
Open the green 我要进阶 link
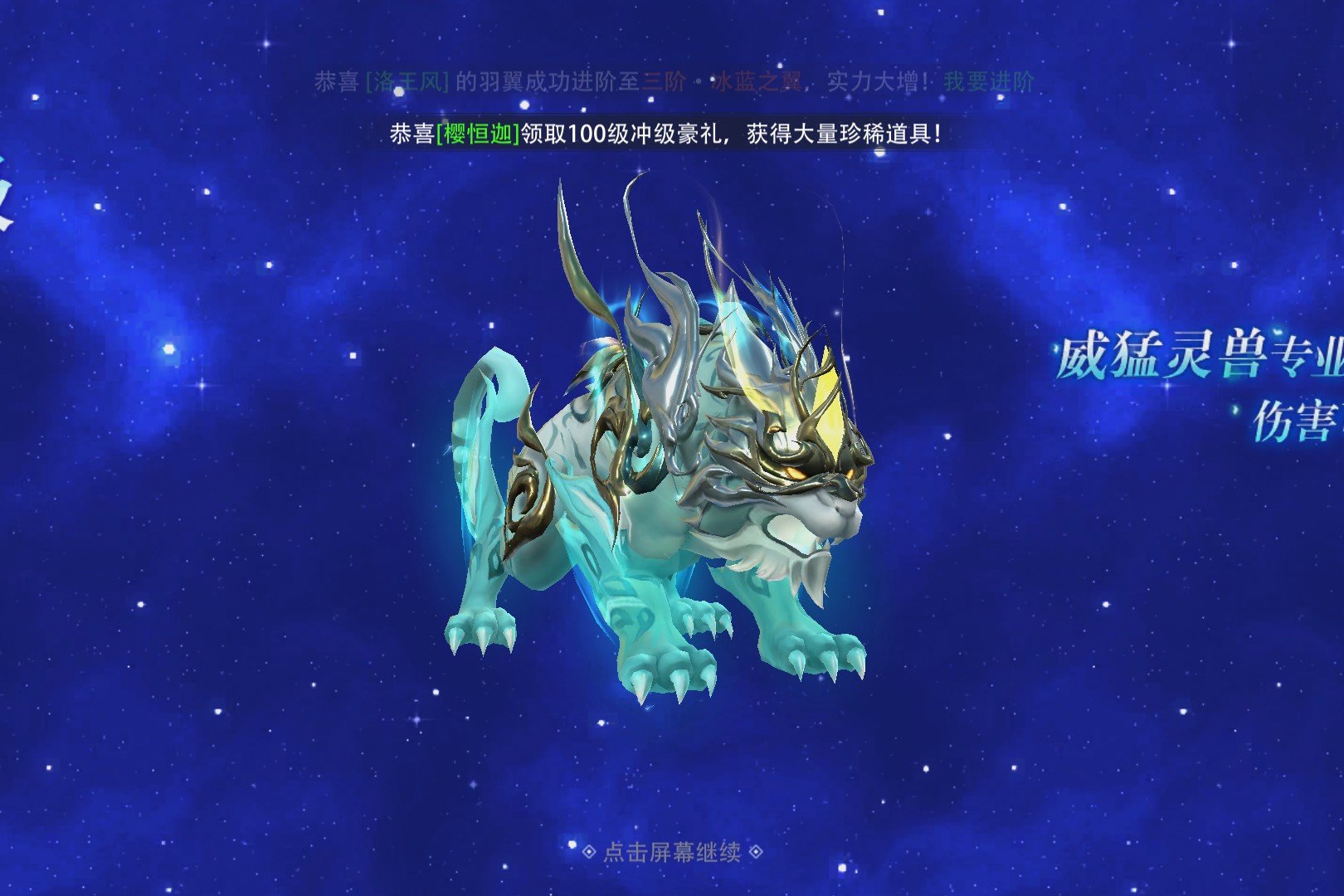click(989, 81)
